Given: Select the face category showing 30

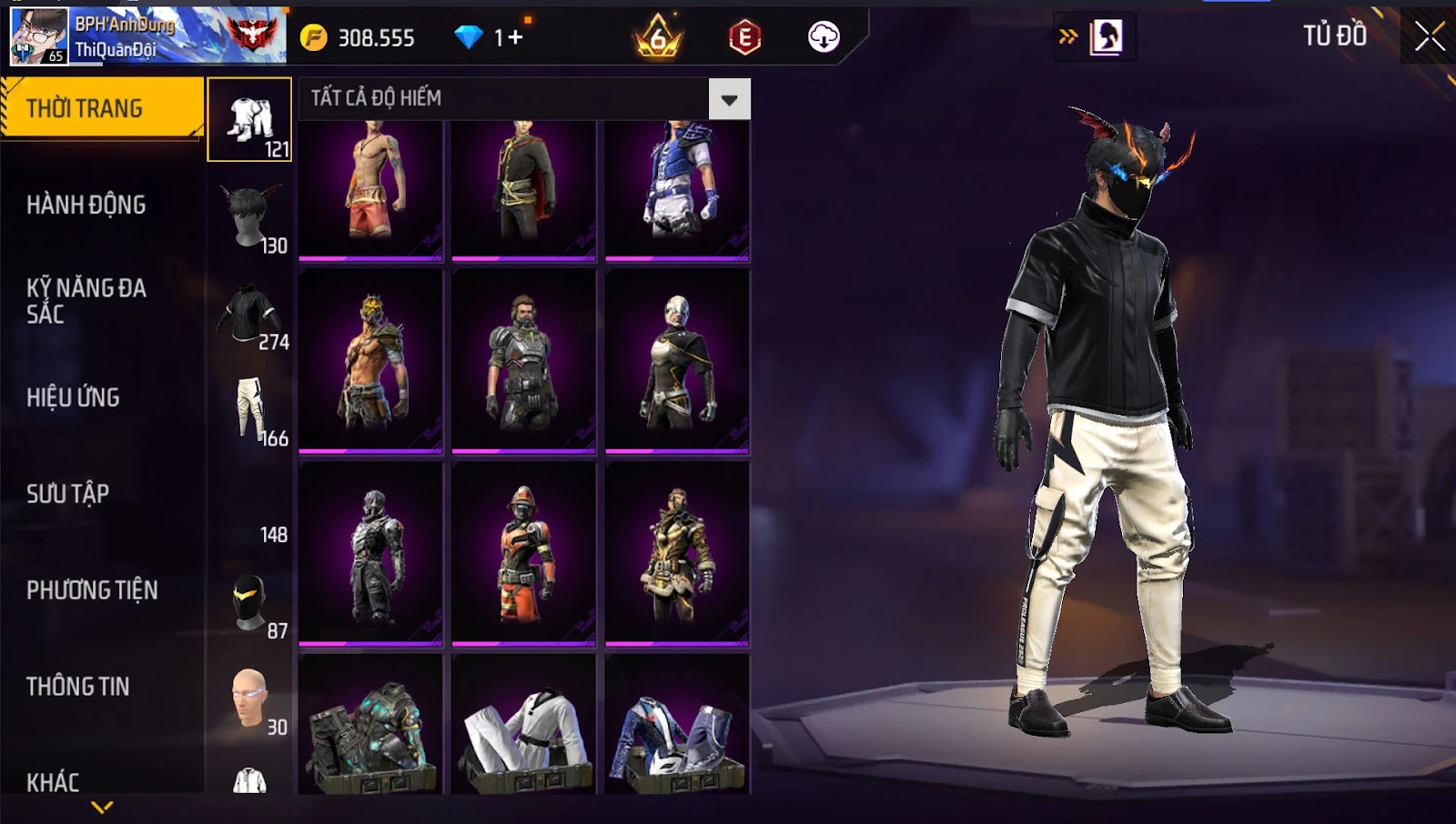Looking at the screenshot, I should pyautogui.click(x=250, y=698).
